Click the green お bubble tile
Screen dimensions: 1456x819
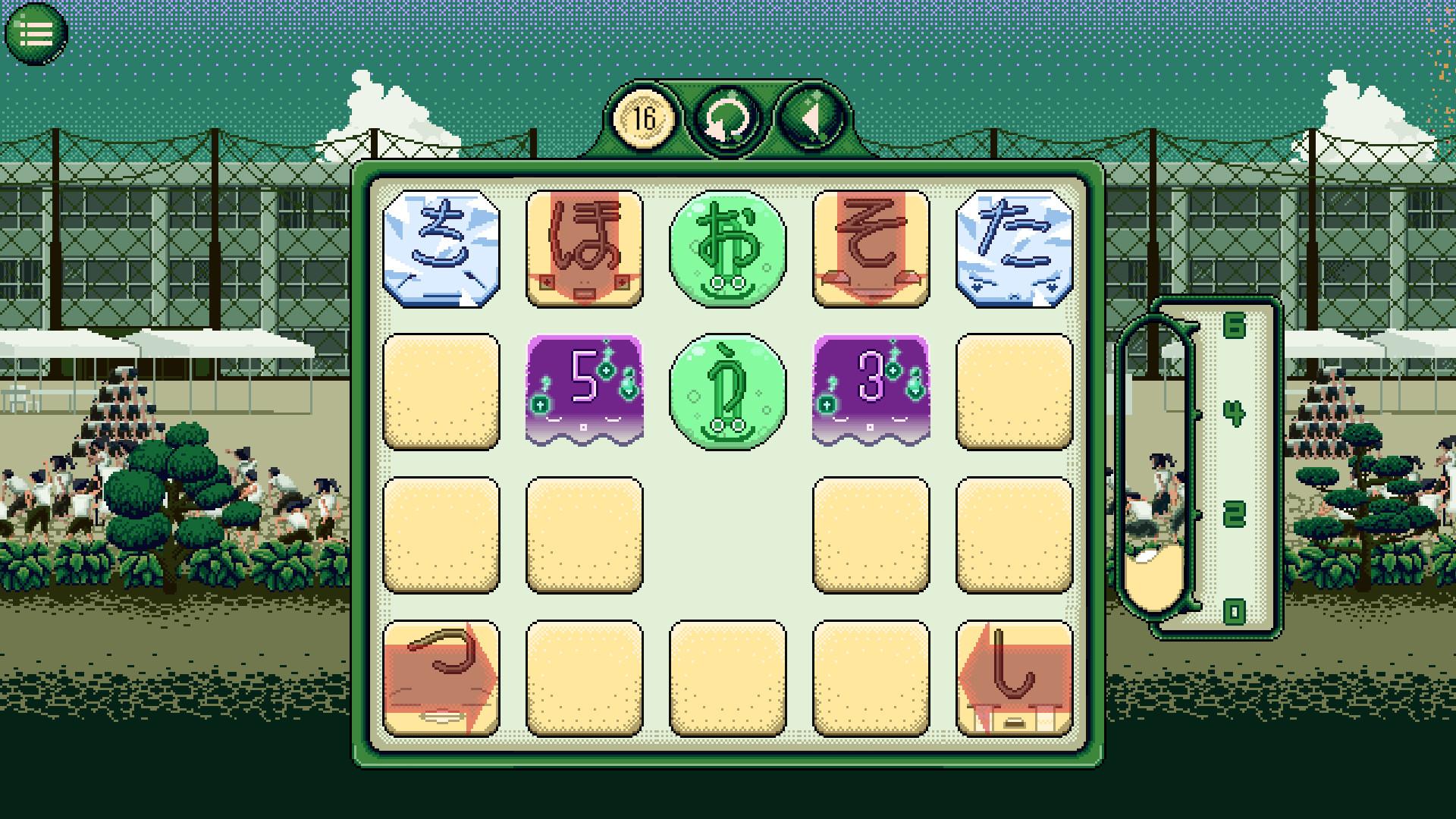[728, 250]
